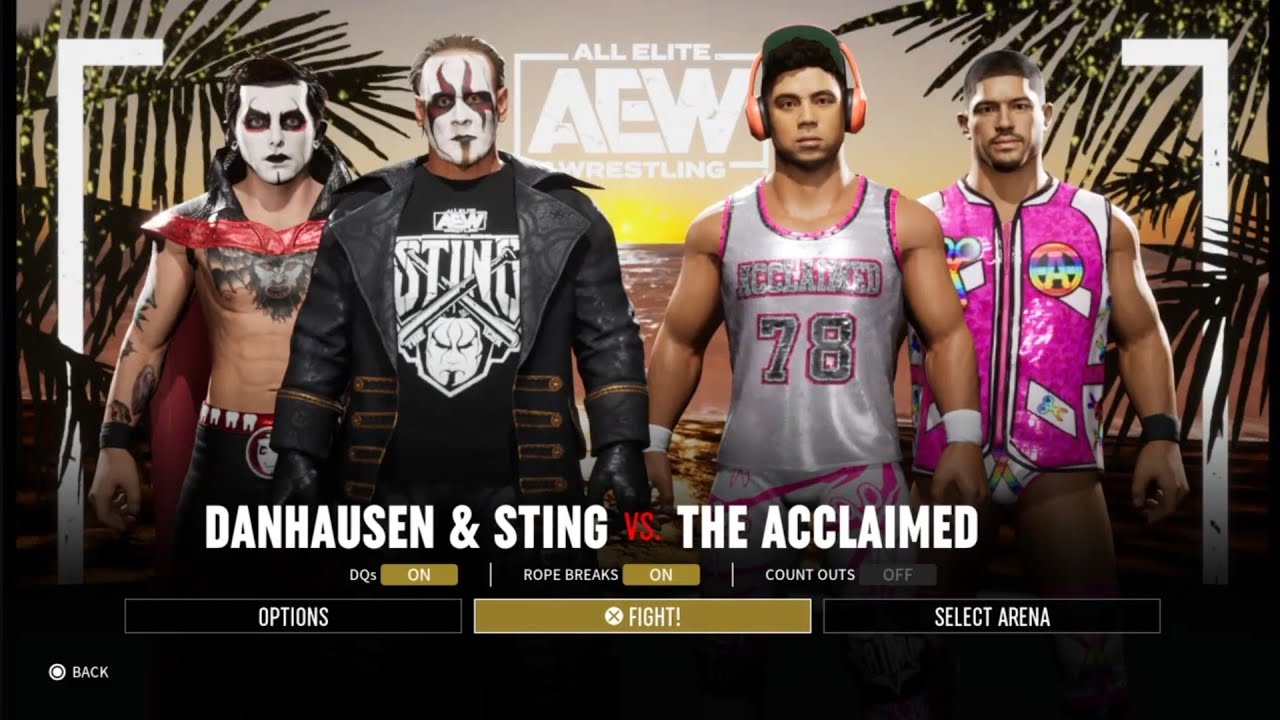The image size is (1280, 720).
Task: Toggle the Rope Breaks setting
Action: (661, 575)
